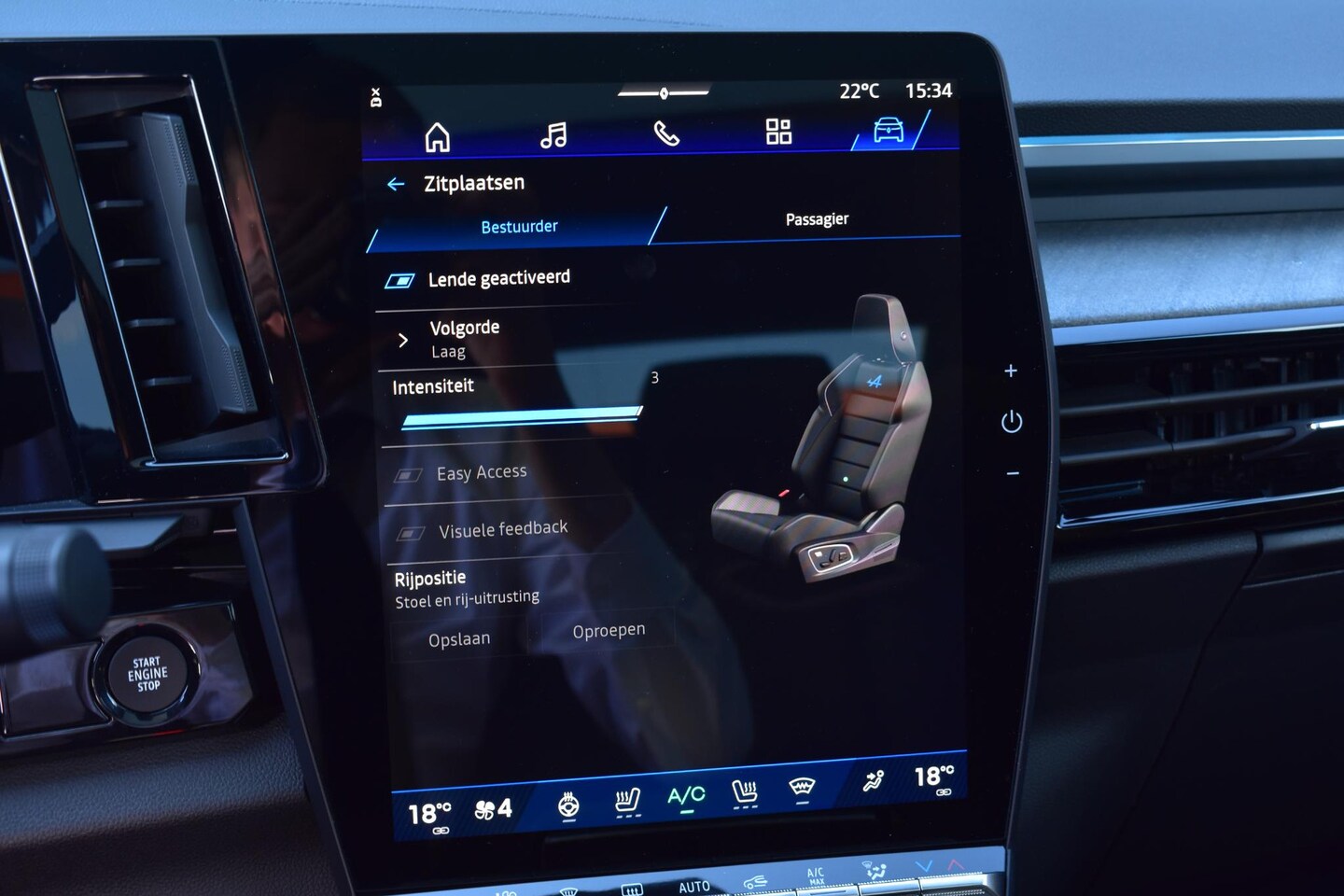Go back from Zitplaatsen using the arrow
Viewport: 1344px width, 896px height.
(x=396, y=185)
